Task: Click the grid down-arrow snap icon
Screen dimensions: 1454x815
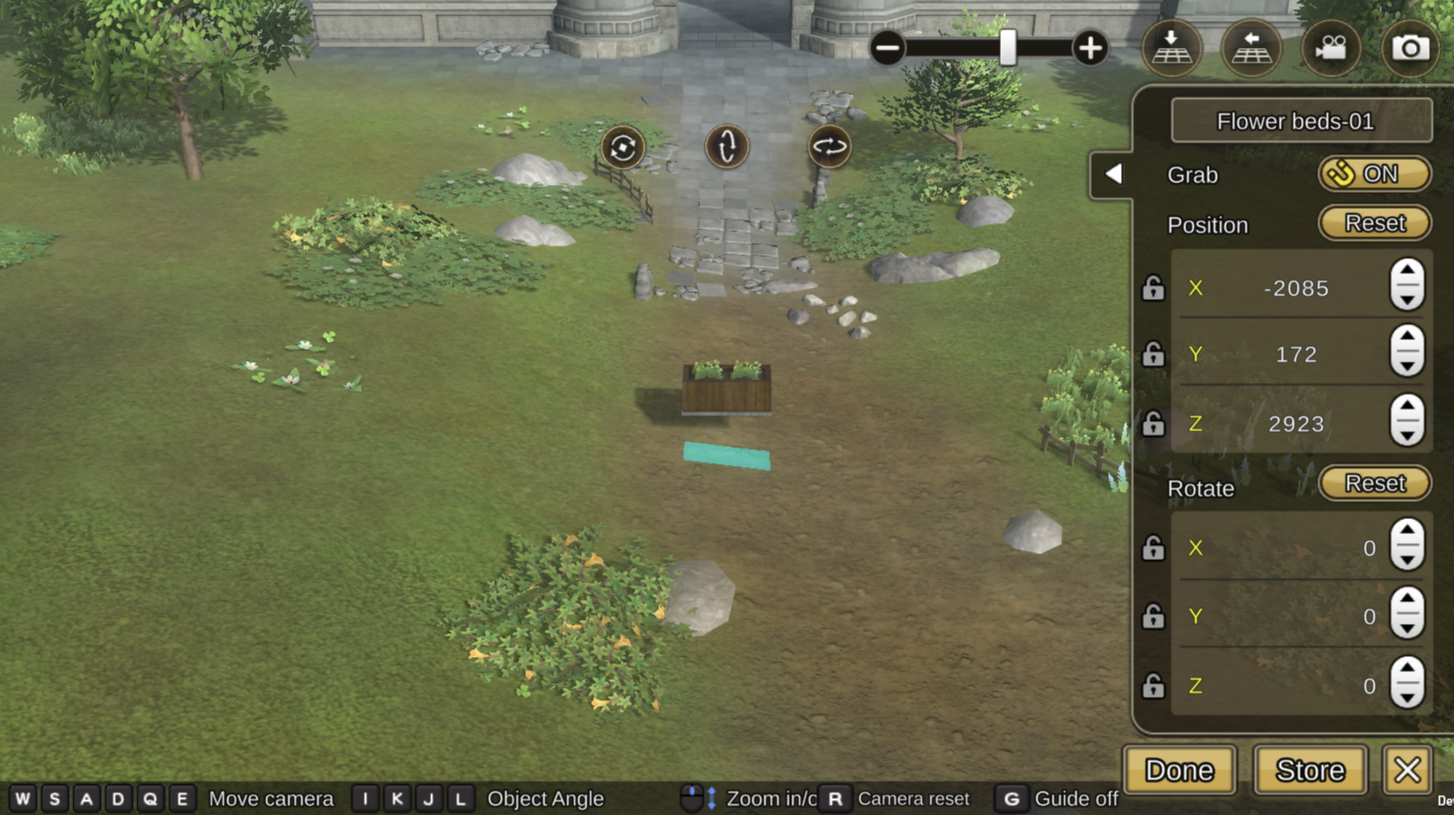Action: pos(1171,48)
